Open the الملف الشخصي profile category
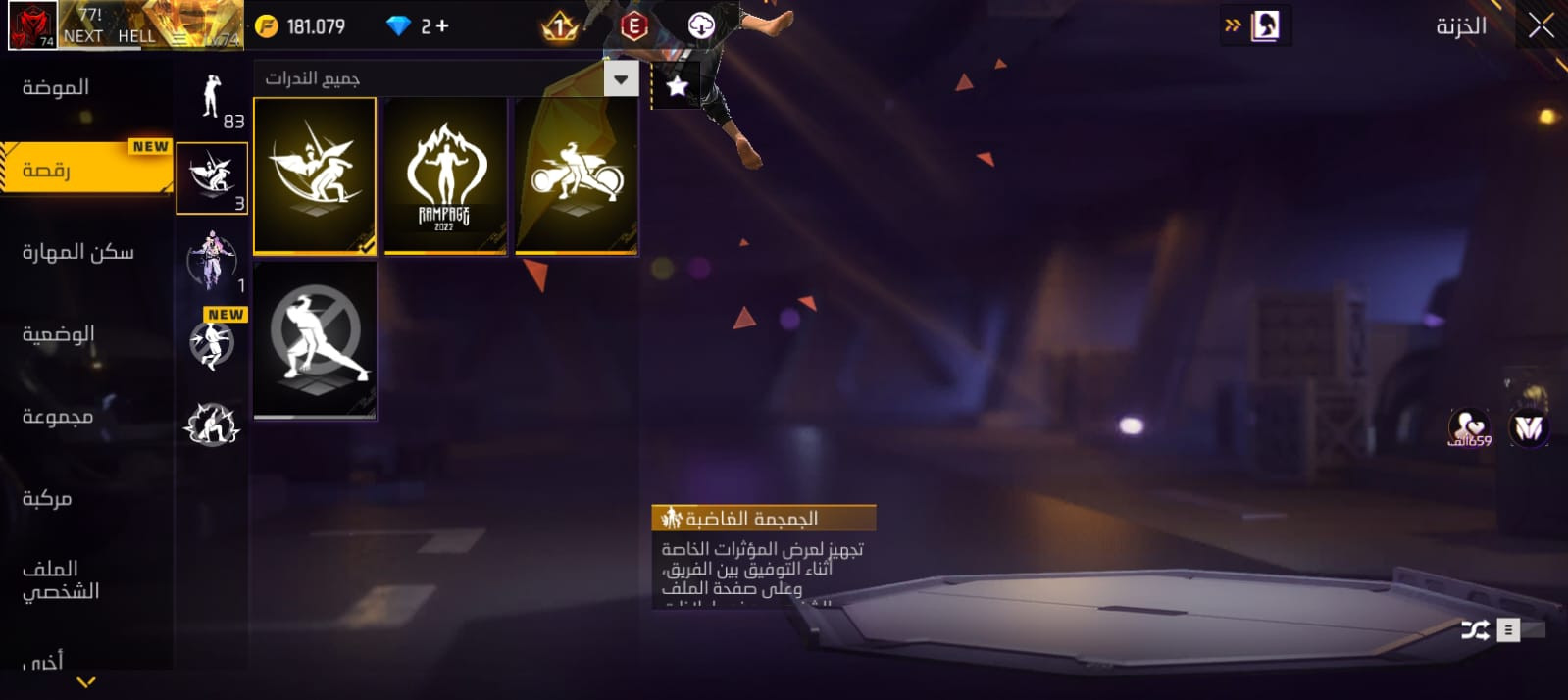The width and height of the screenshot is (1568, 700). point(60,579)
